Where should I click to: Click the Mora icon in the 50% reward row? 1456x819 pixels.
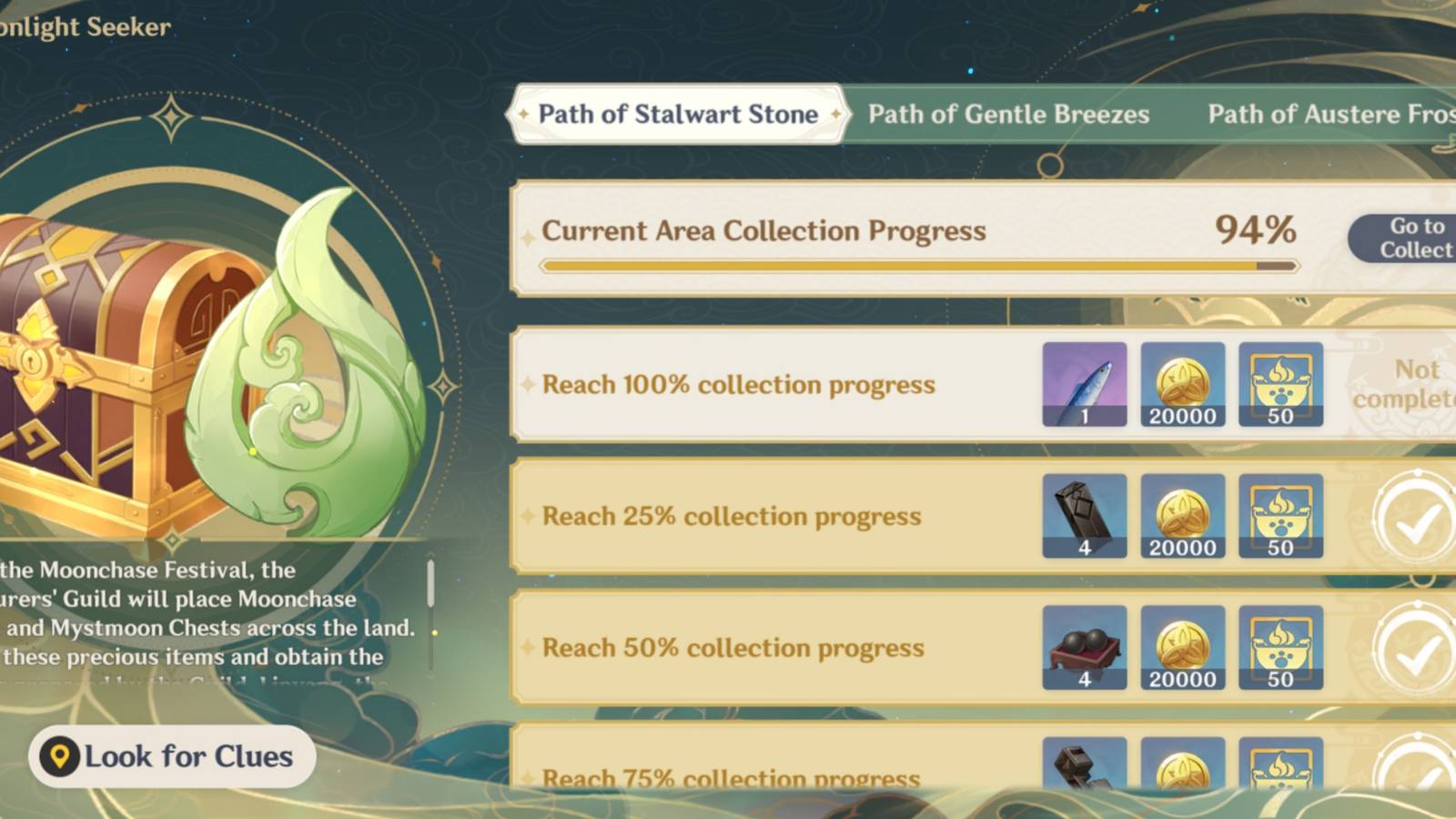pyautogui.click(x=1183, y=648)
